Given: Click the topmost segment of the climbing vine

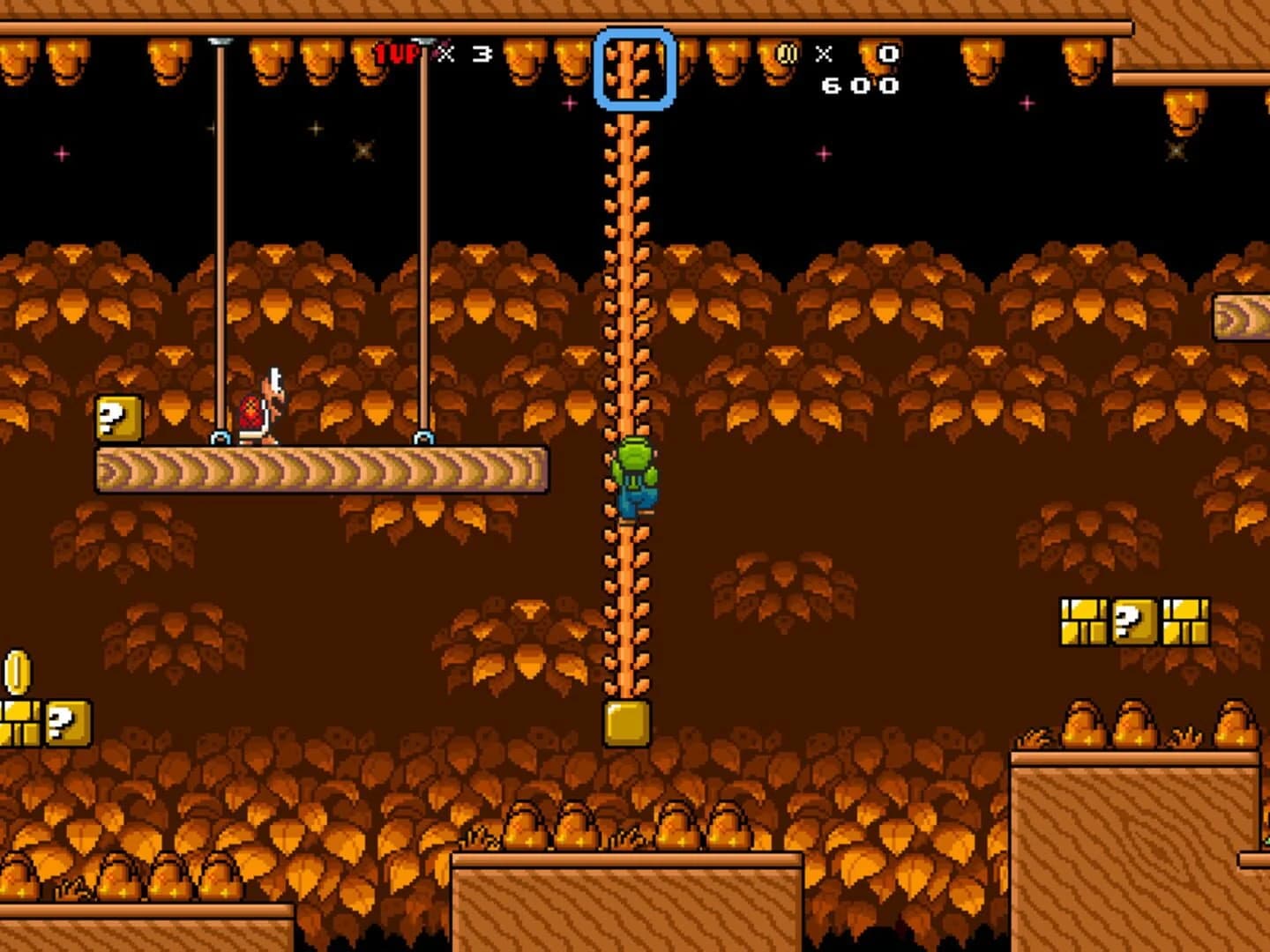Looking at the screenshot, I should point(627,123).
